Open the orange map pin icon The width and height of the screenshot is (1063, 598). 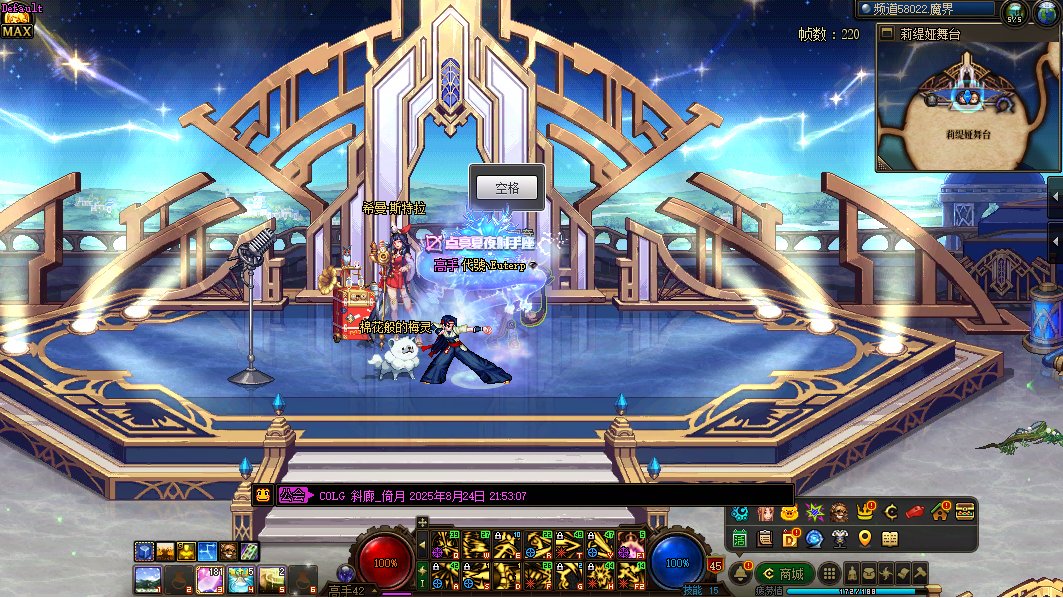[865, 539]
